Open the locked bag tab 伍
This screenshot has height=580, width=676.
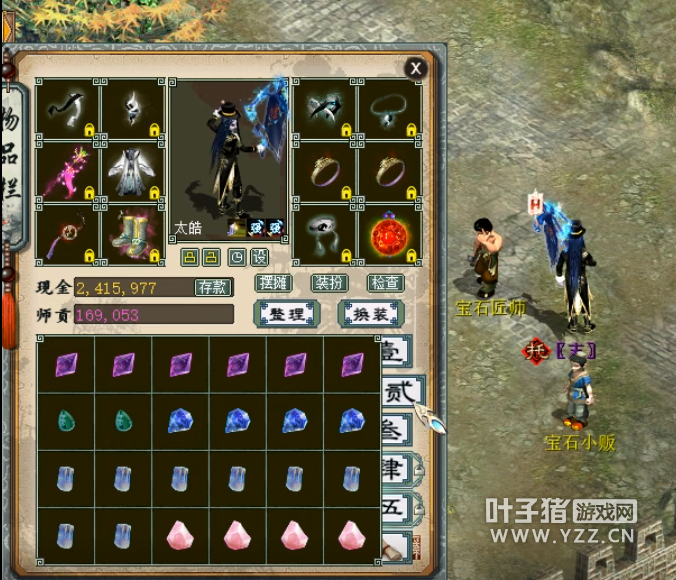(394, 507)
